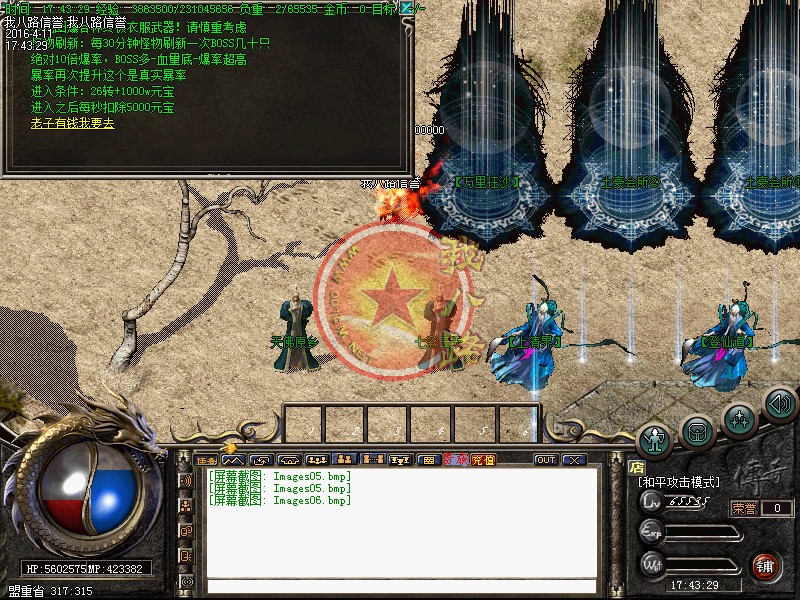
Task: Open the yellow 店 store icon
Action: pos(637,467)
